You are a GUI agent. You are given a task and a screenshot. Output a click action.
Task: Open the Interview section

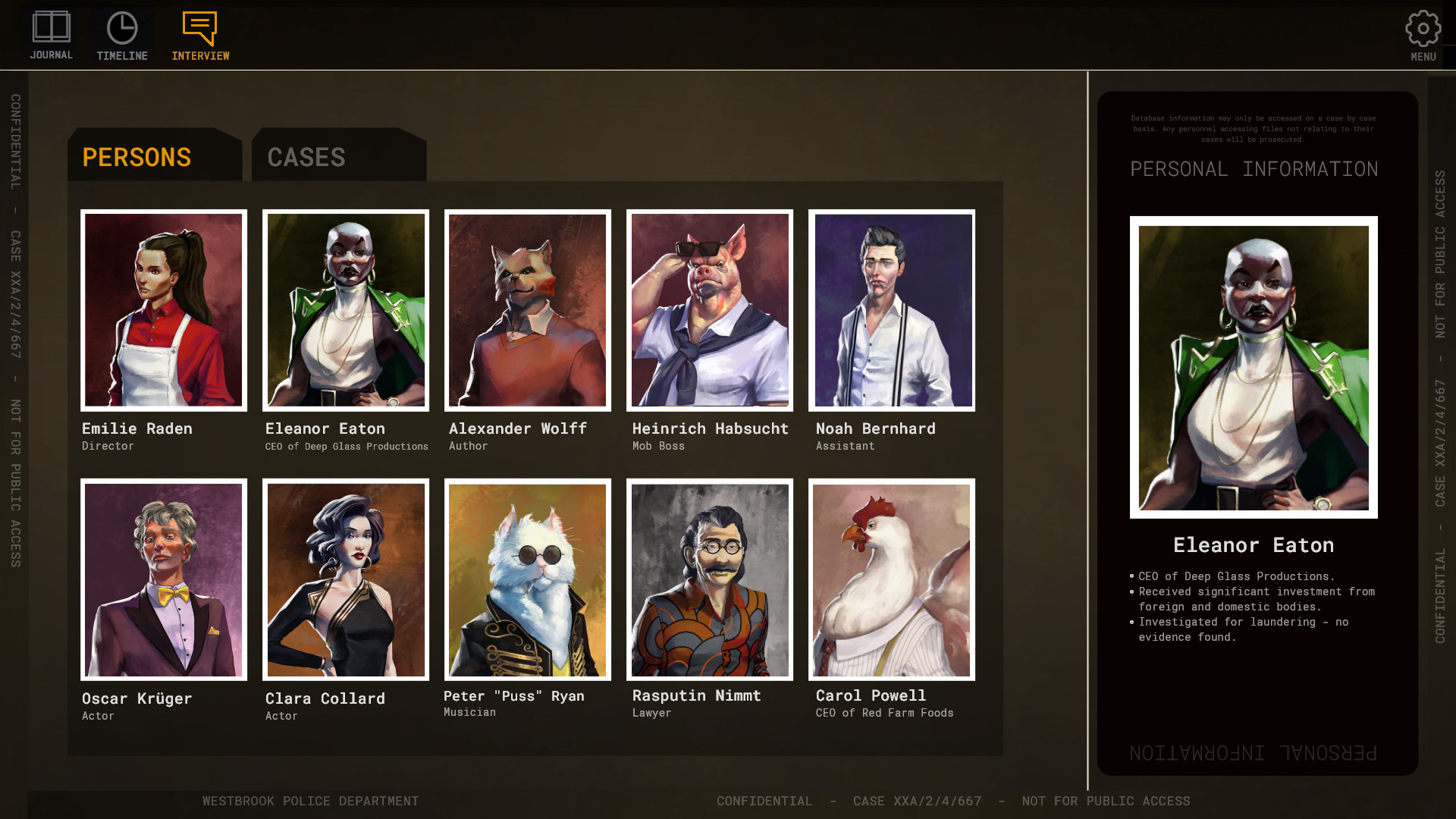click(200, 36)
